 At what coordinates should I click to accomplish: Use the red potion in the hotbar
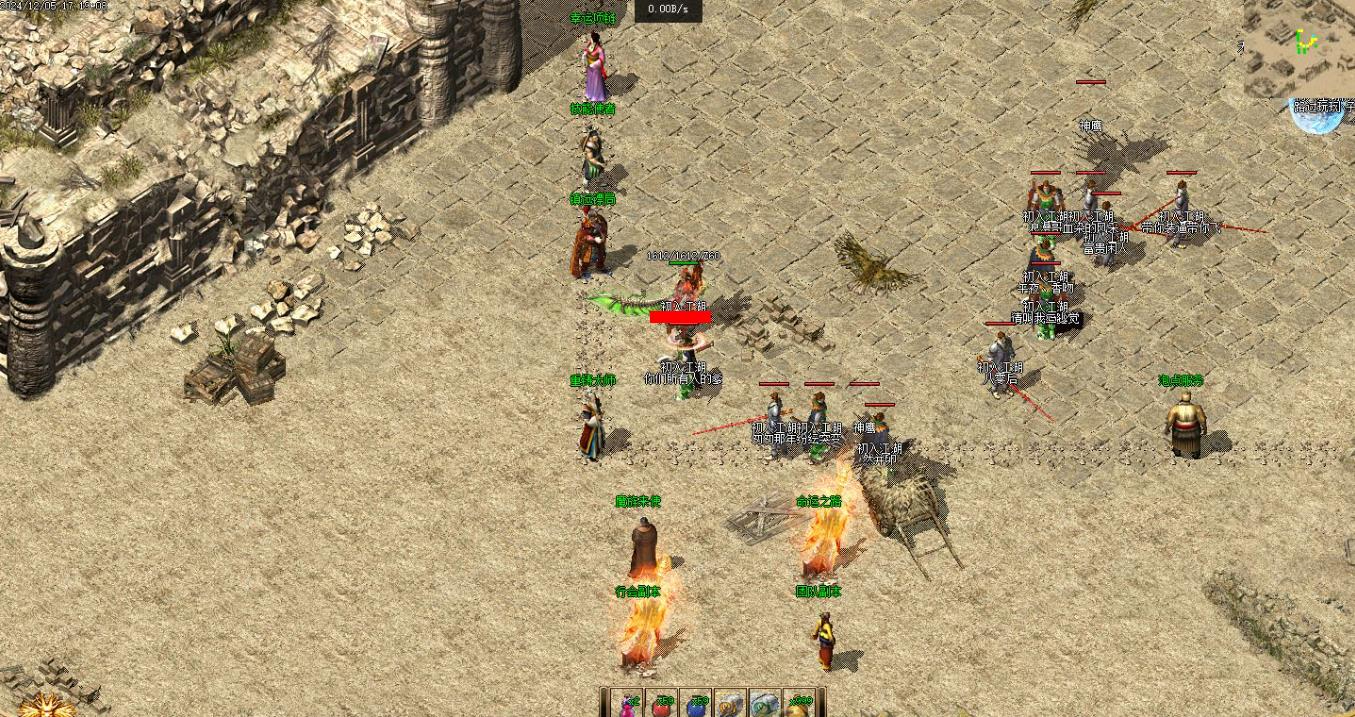click(x=662, y=704)
